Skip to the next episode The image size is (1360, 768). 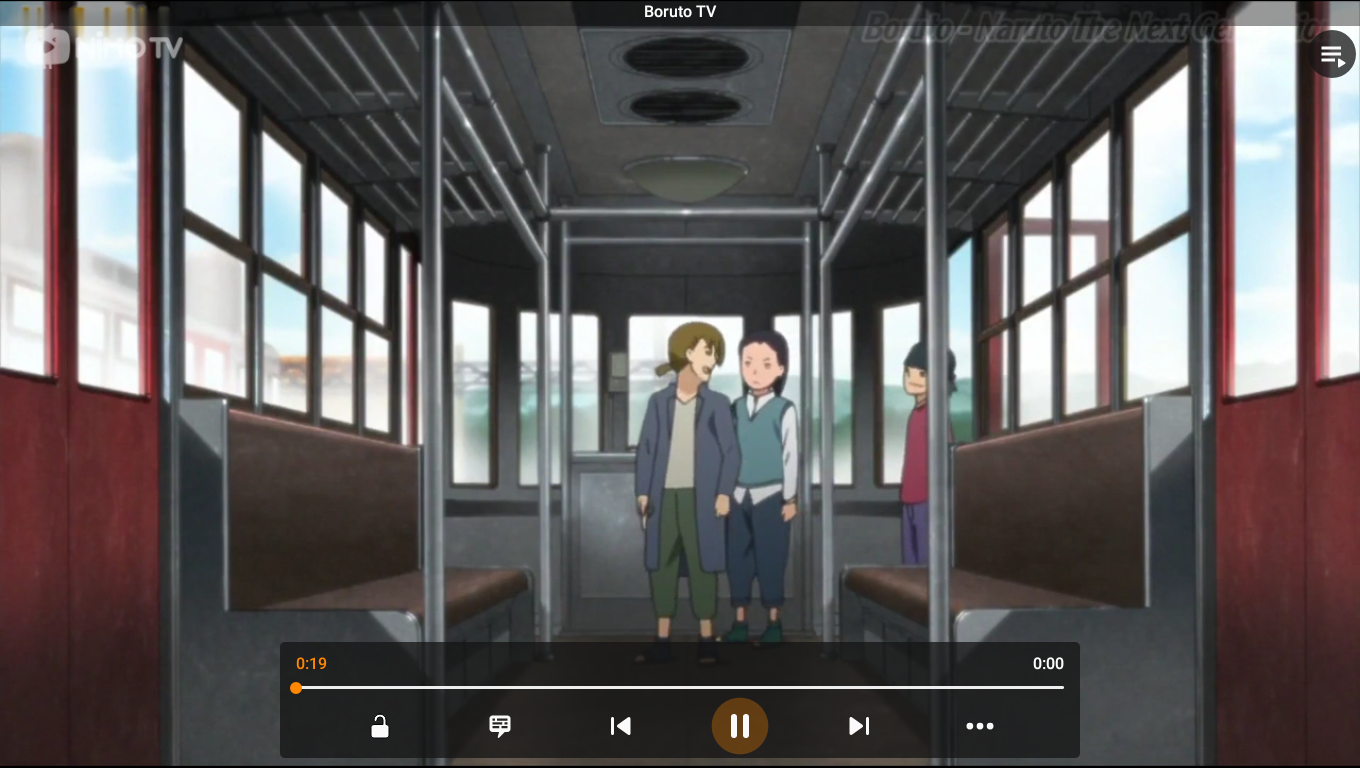[858, 726]
